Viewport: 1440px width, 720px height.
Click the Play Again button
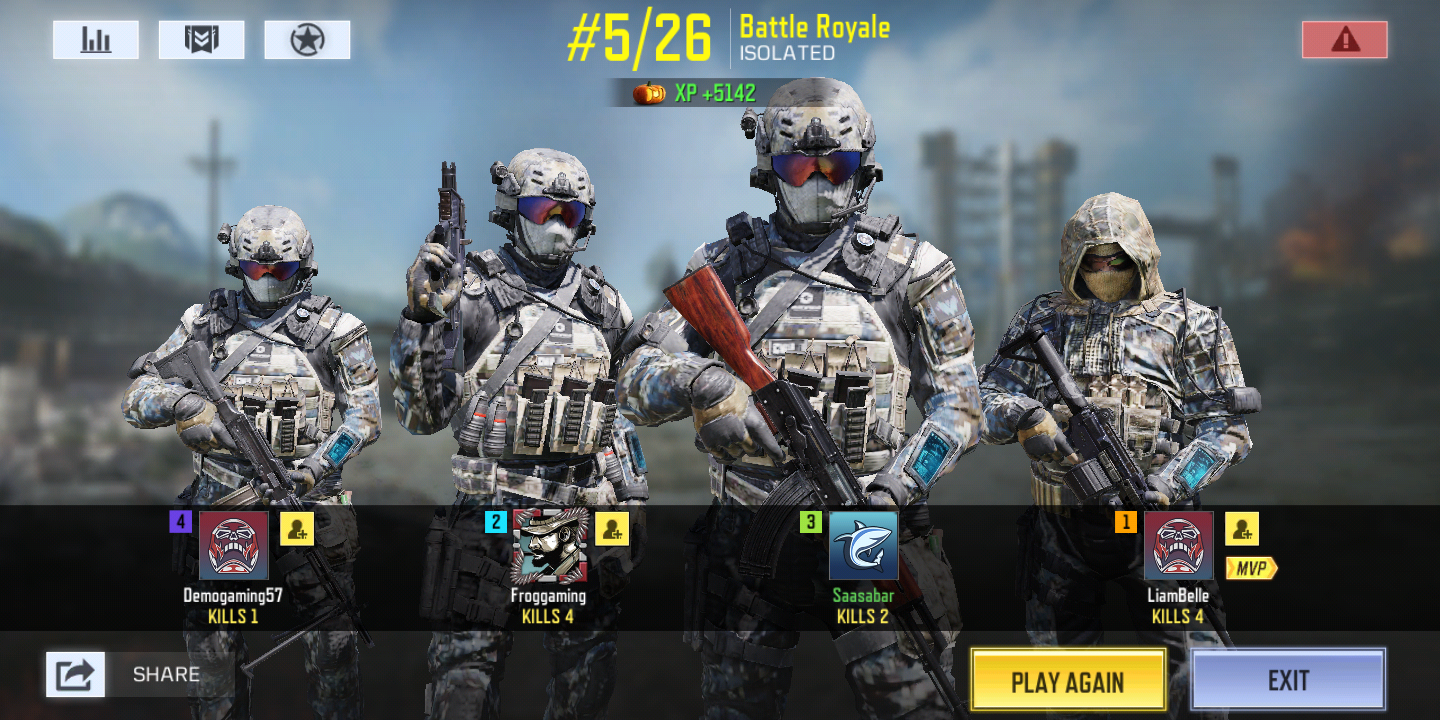pyautogui.click(x=1068, y=681)
